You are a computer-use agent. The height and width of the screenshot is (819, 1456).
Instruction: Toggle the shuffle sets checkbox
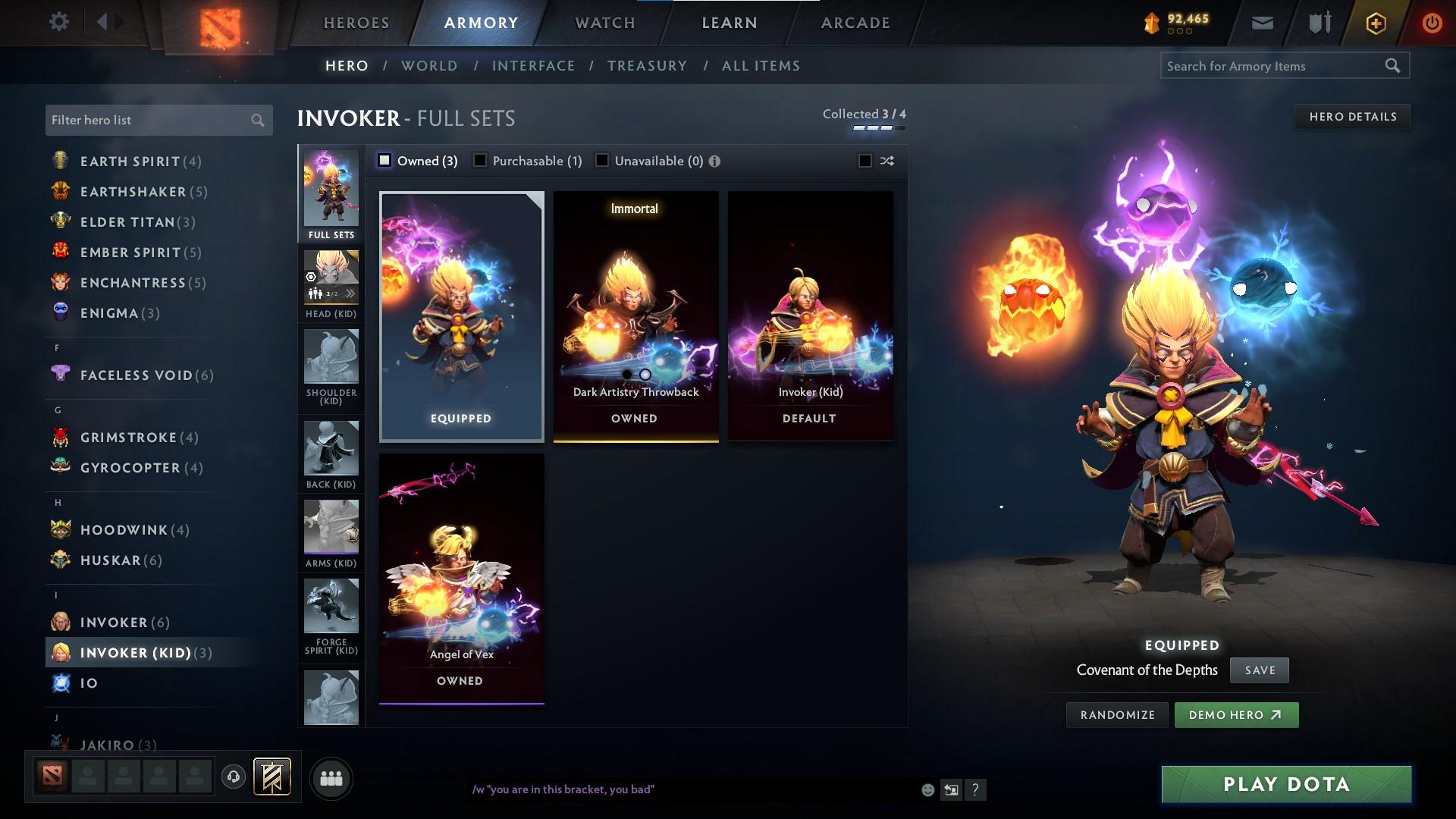tap(864, 161)
